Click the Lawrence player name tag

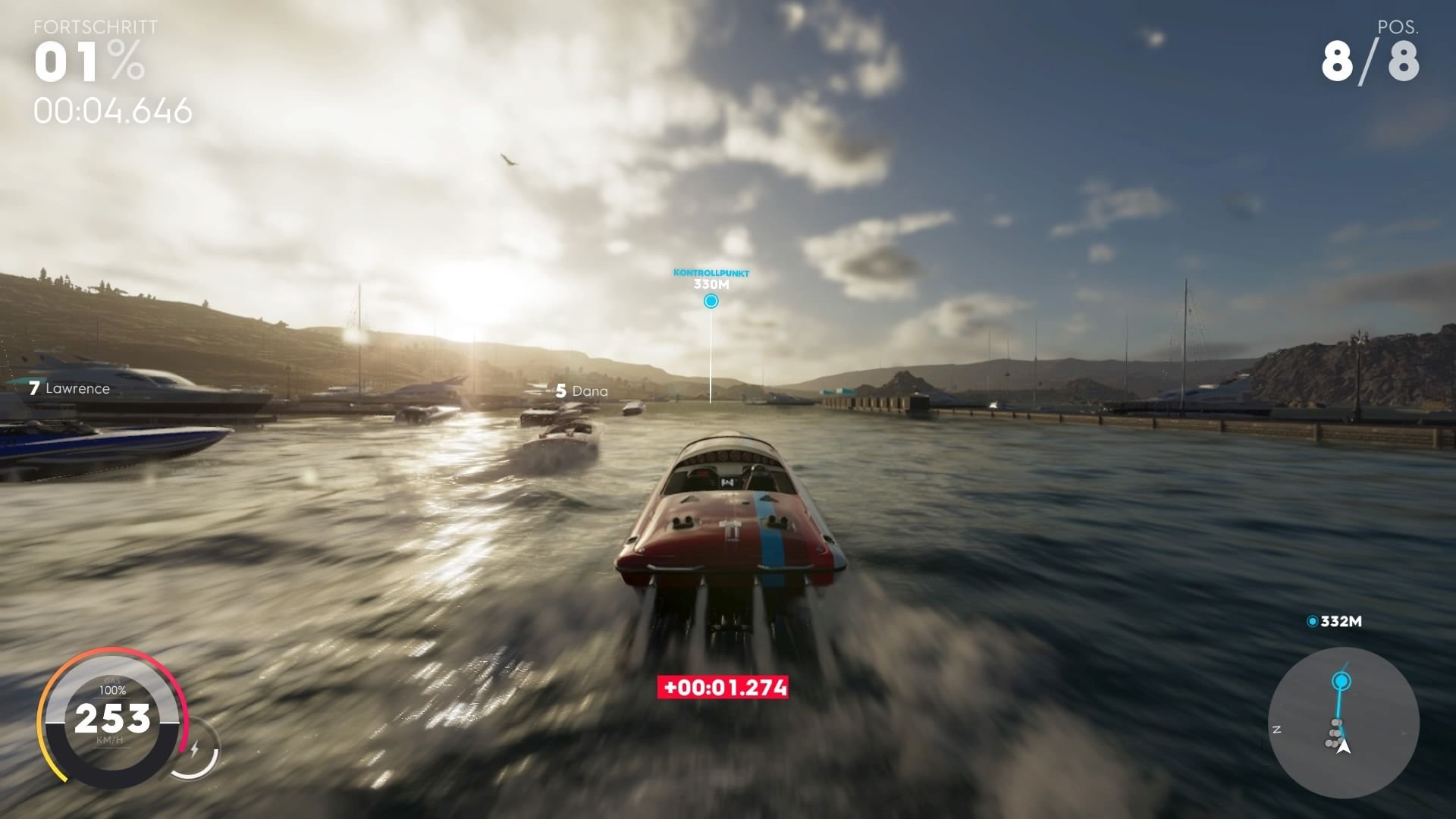(x=79, y=388)
